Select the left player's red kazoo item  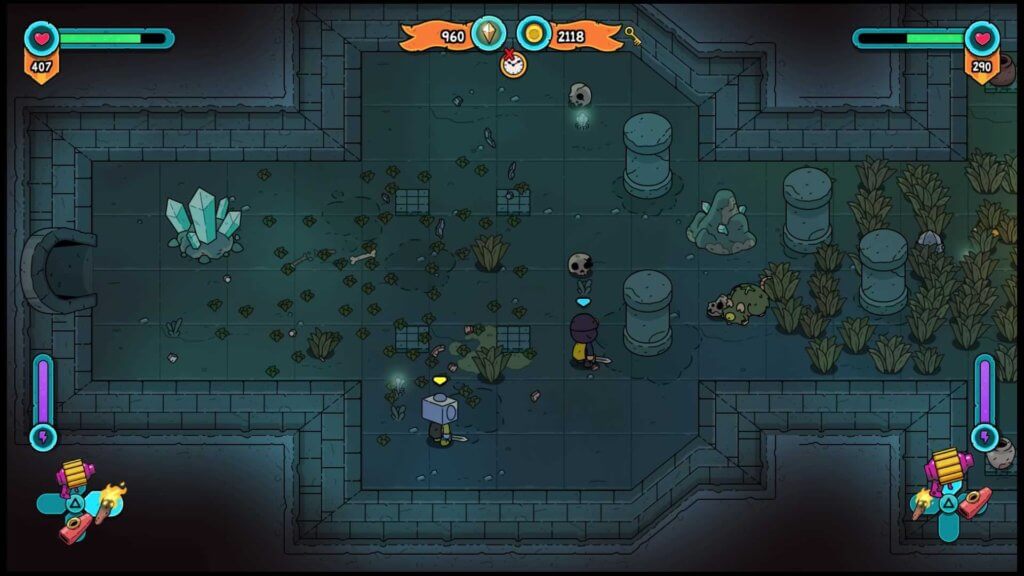72,530
